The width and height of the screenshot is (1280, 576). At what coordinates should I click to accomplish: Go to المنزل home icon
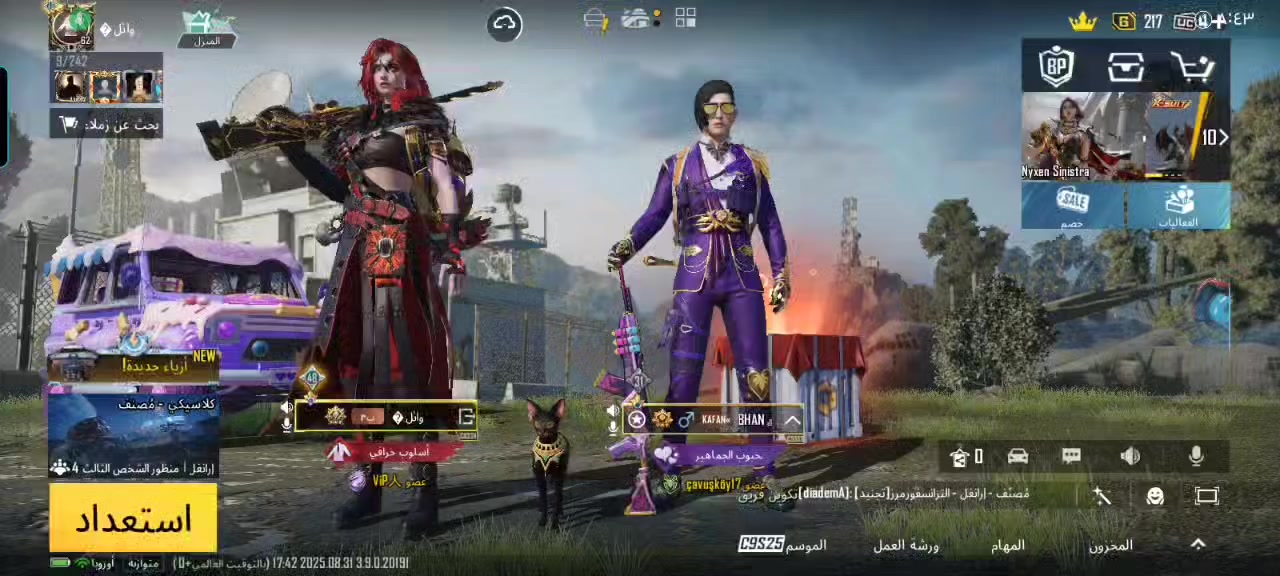(207, 28)
